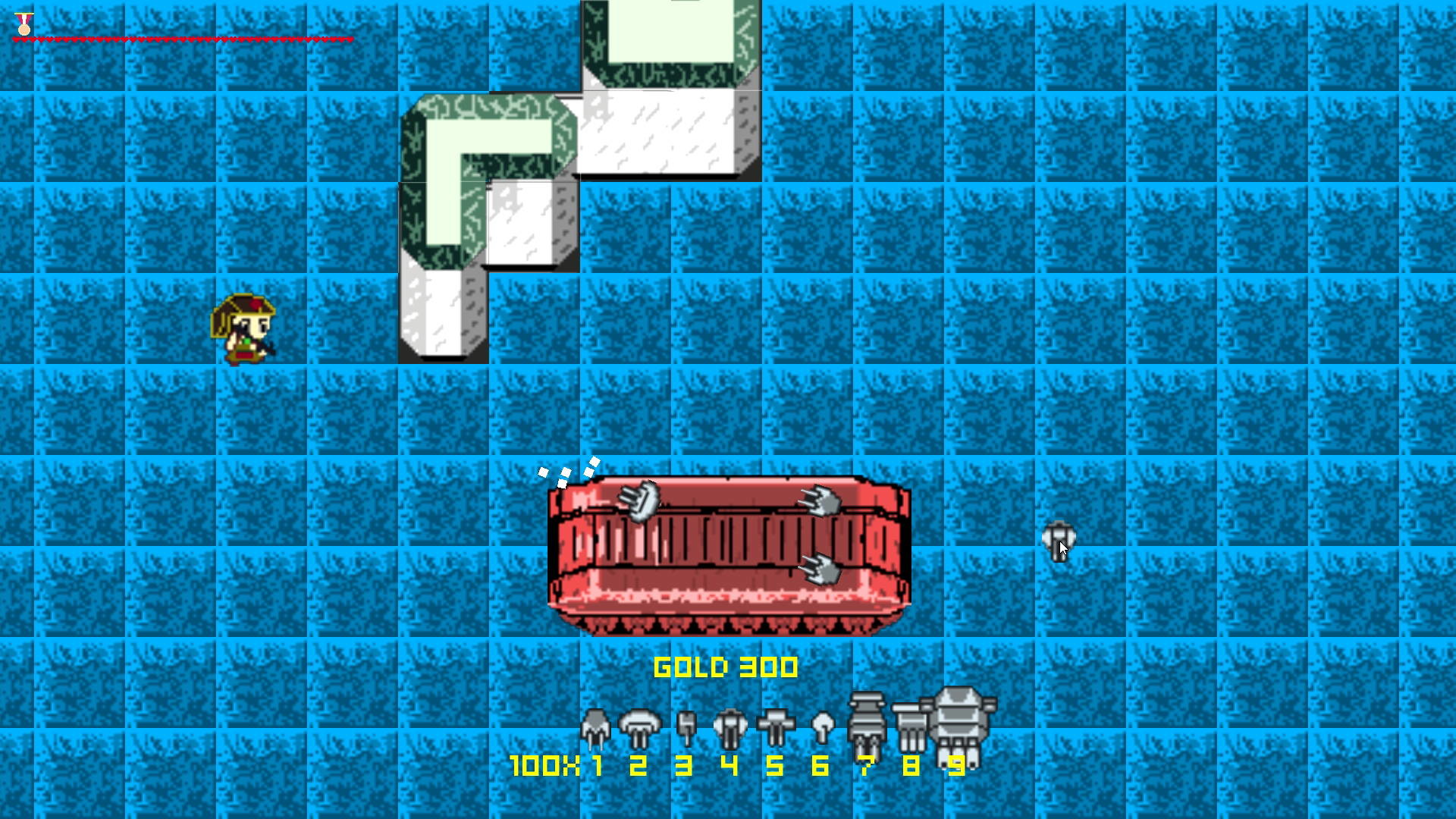This screenshot has width=1456, height=819.
Task: Click the turret near the ship's bottom-right
Action: 821,569
